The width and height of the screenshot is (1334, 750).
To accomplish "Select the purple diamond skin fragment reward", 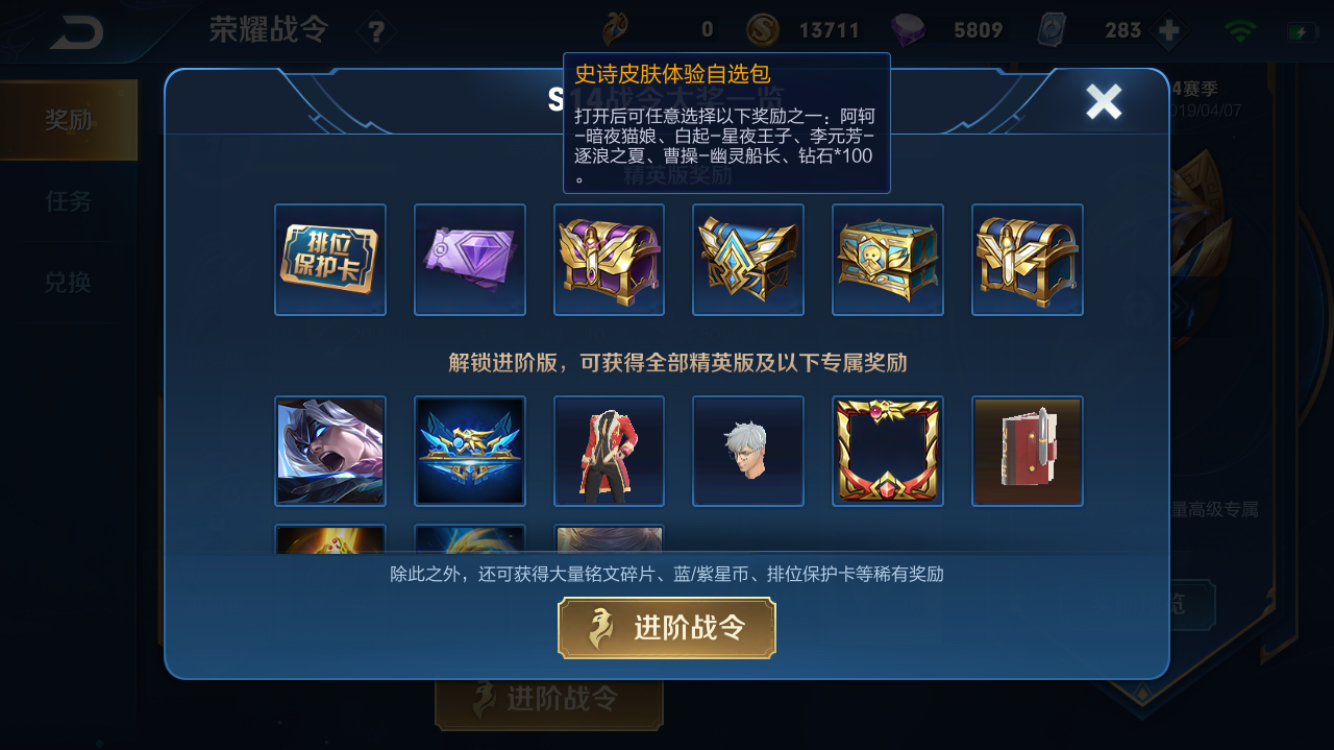I will click(470, 259).
